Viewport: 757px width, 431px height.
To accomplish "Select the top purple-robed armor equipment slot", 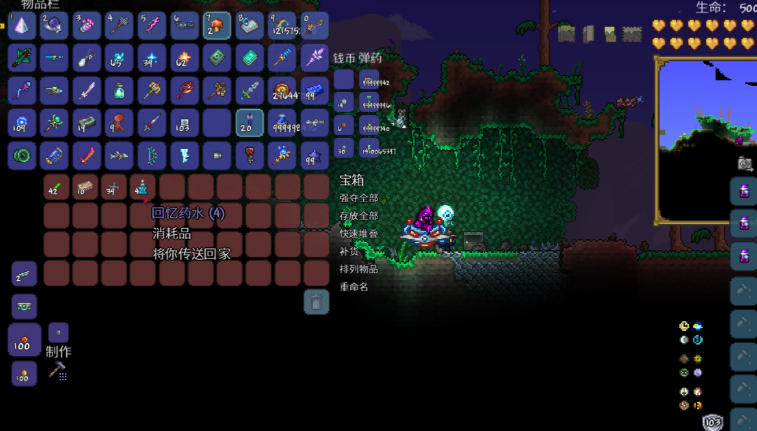I will pyautogui.click(x=744, y=190).
